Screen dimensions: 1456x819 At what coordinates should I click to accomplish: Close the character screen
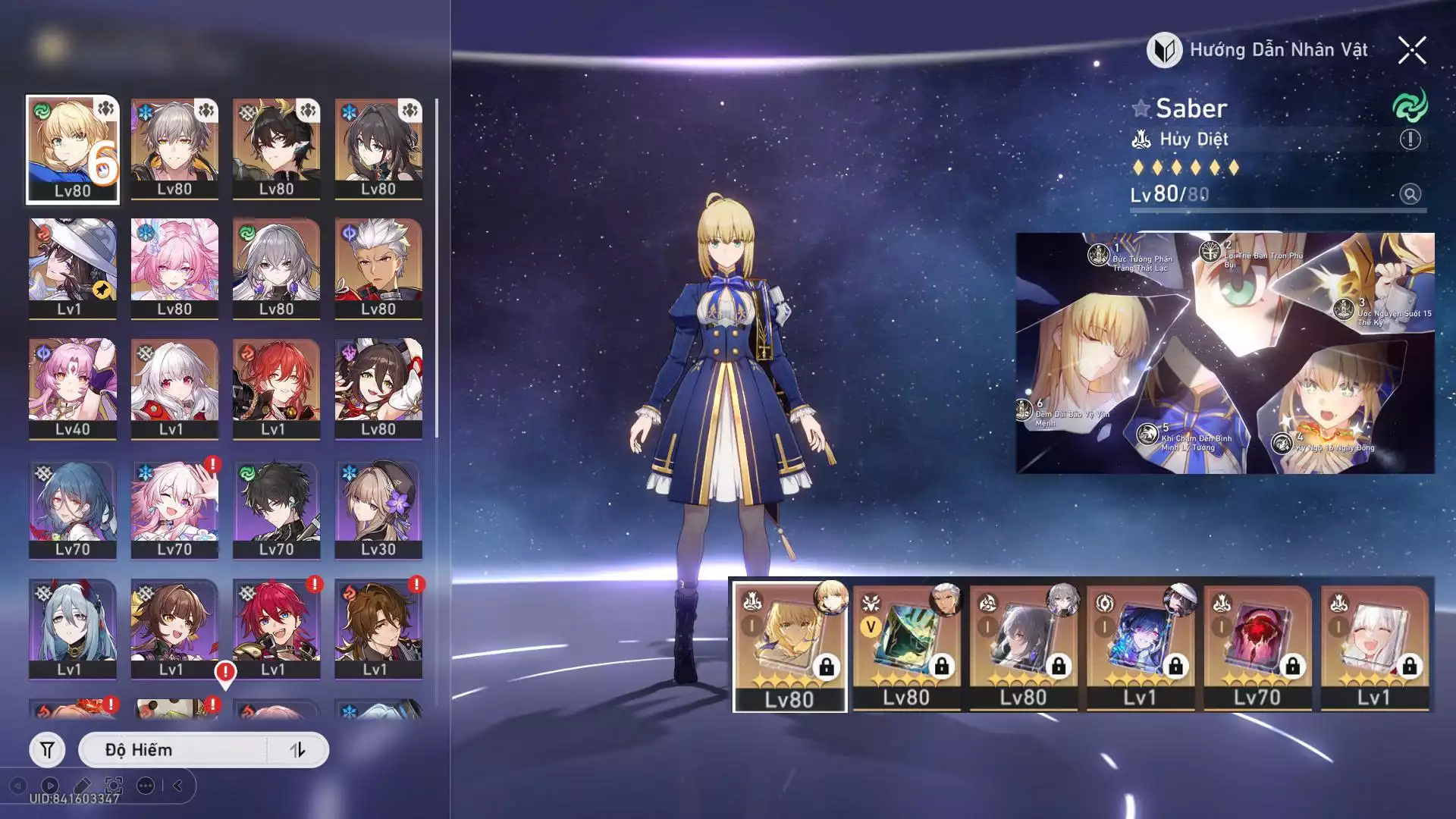point(1411,51)
